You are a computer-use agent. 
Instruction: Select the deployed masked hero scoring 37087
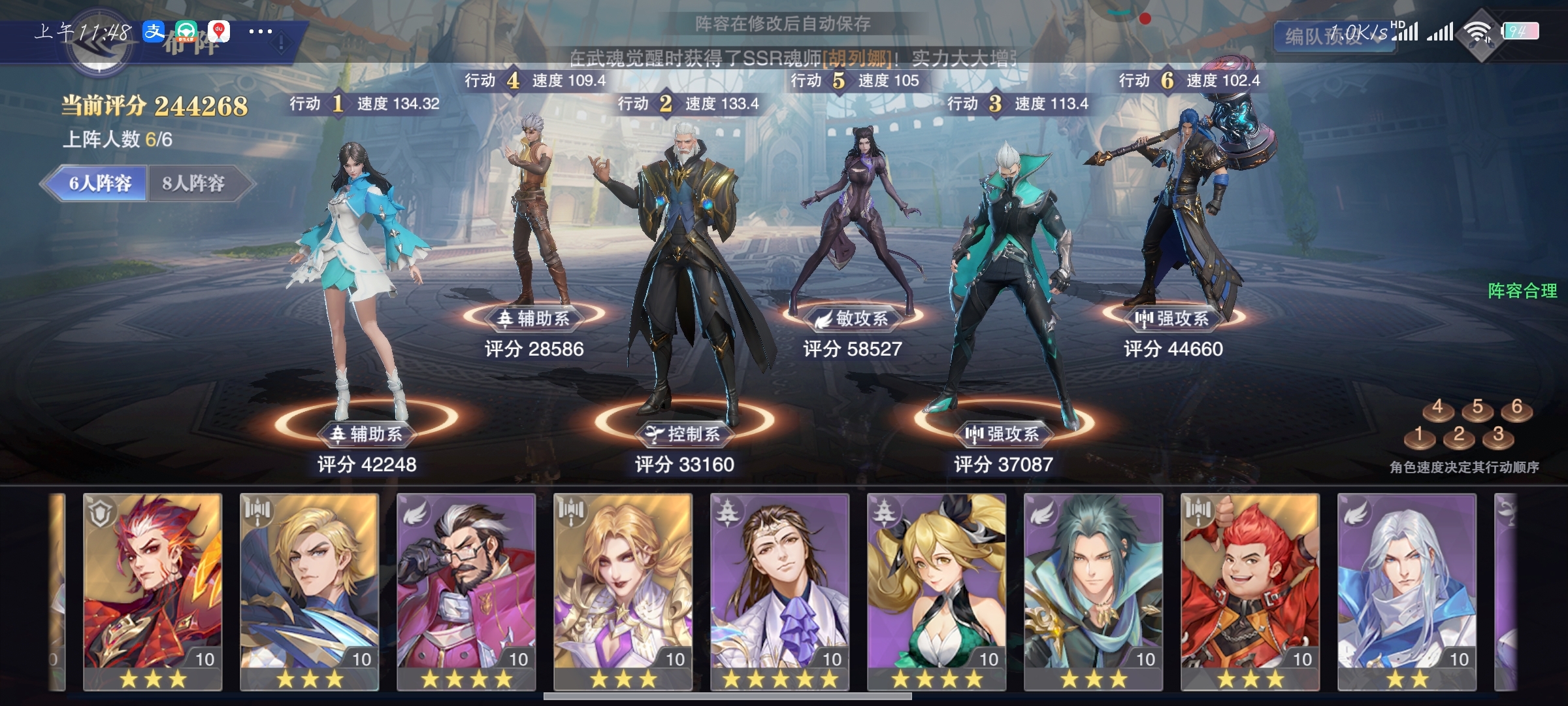click(1006, 281)
